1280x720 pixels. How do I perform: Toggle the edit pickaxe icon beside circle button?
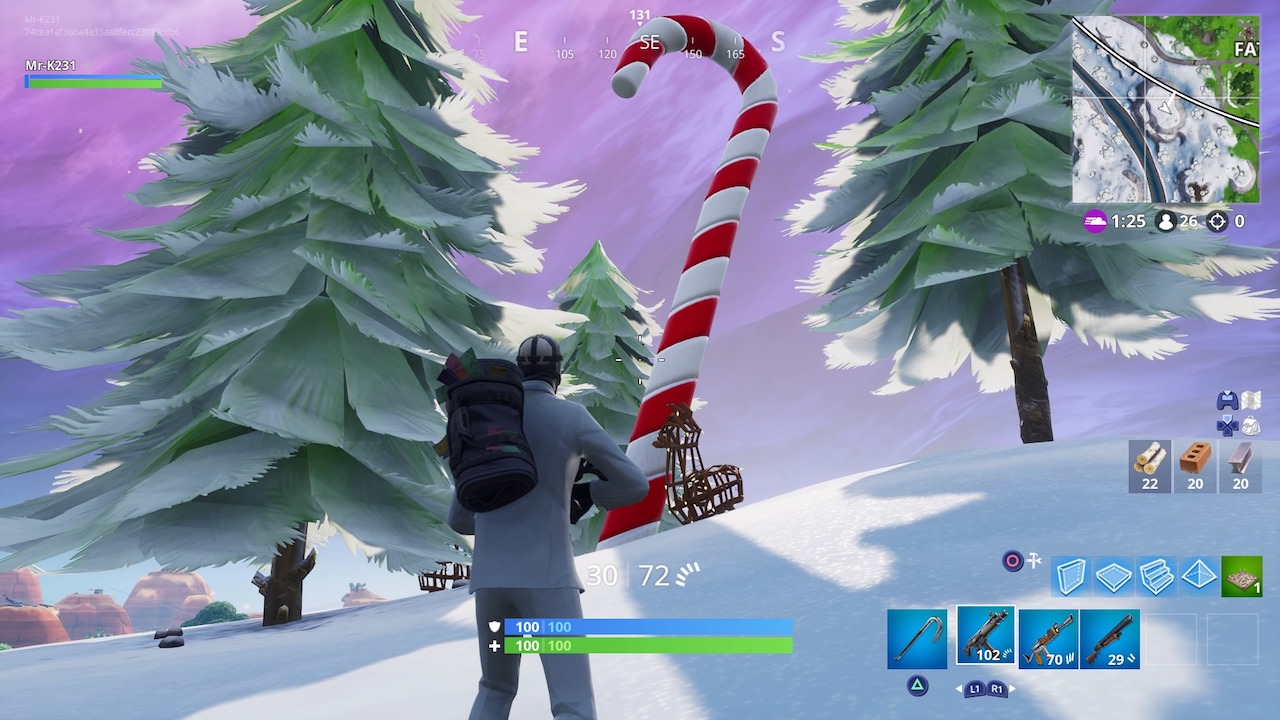(x=1033, y=561)
